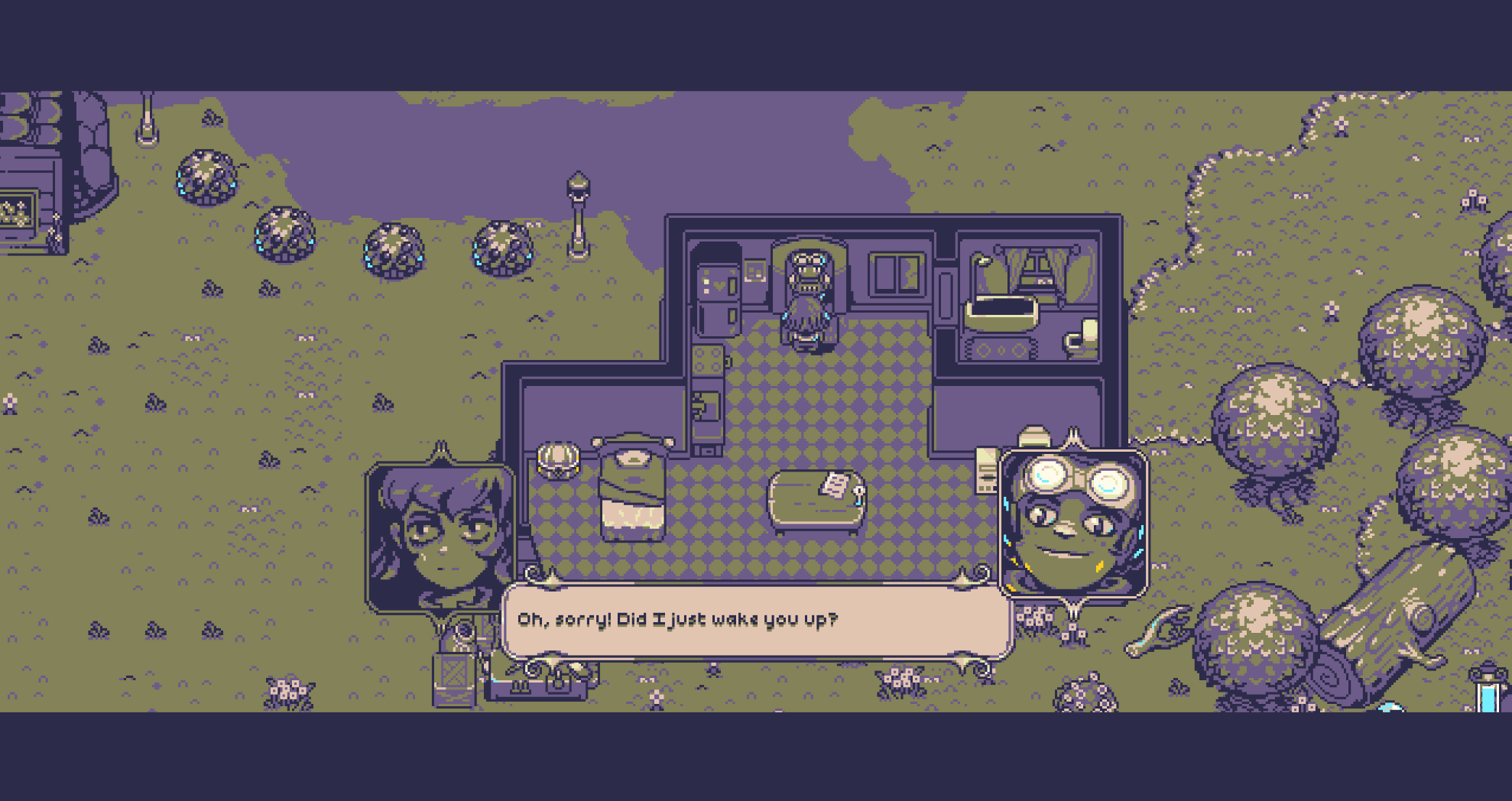This screenshot has width=1512, height=801.
Task: Toggle the lamp post outside the house
Action: 577,214
